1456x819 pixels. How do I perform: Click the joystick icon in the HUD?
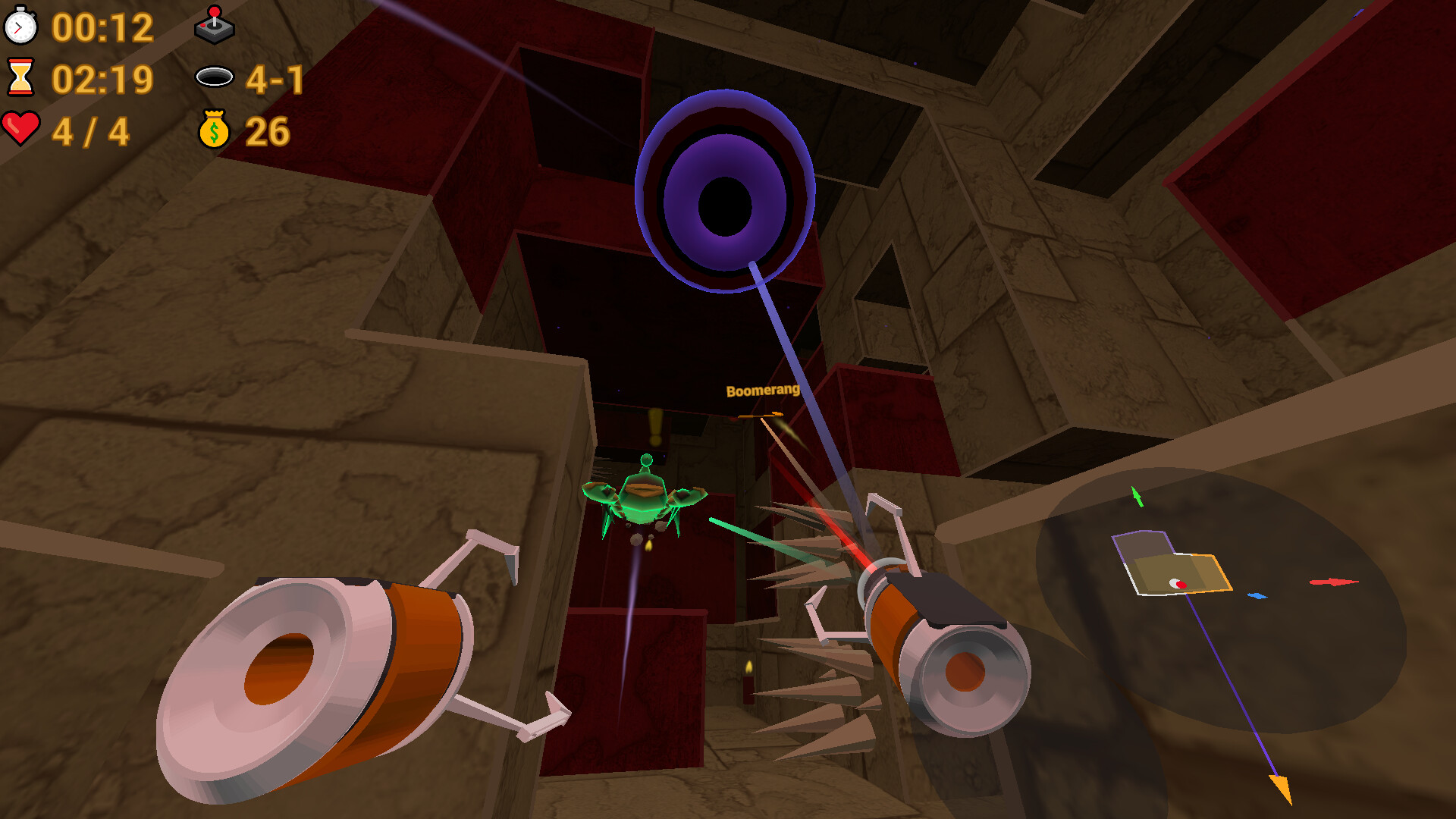(x=215, y=25)
